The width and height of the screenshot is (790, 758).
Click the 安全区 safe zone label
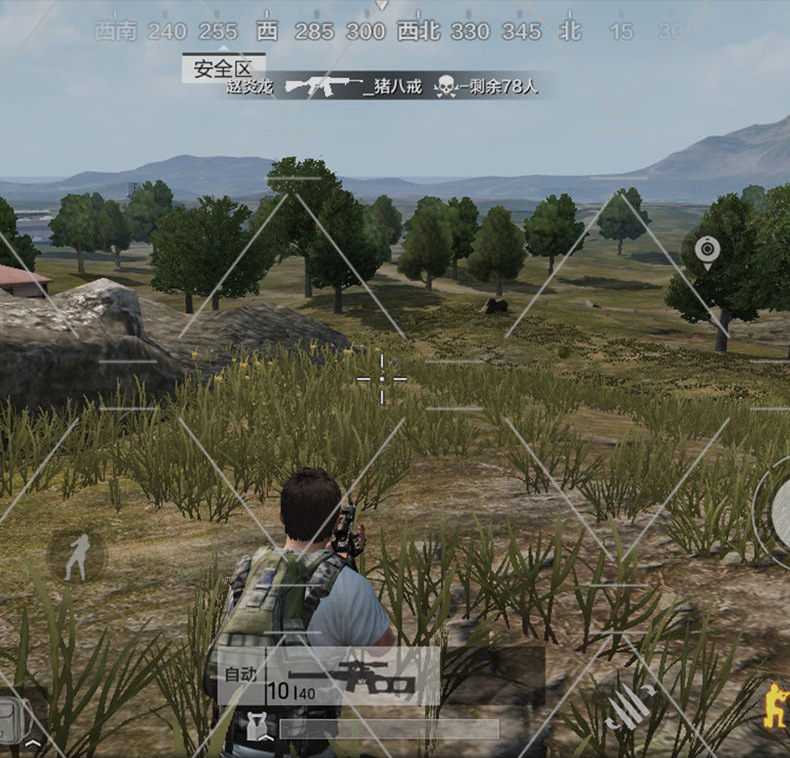tap(223, 68)
